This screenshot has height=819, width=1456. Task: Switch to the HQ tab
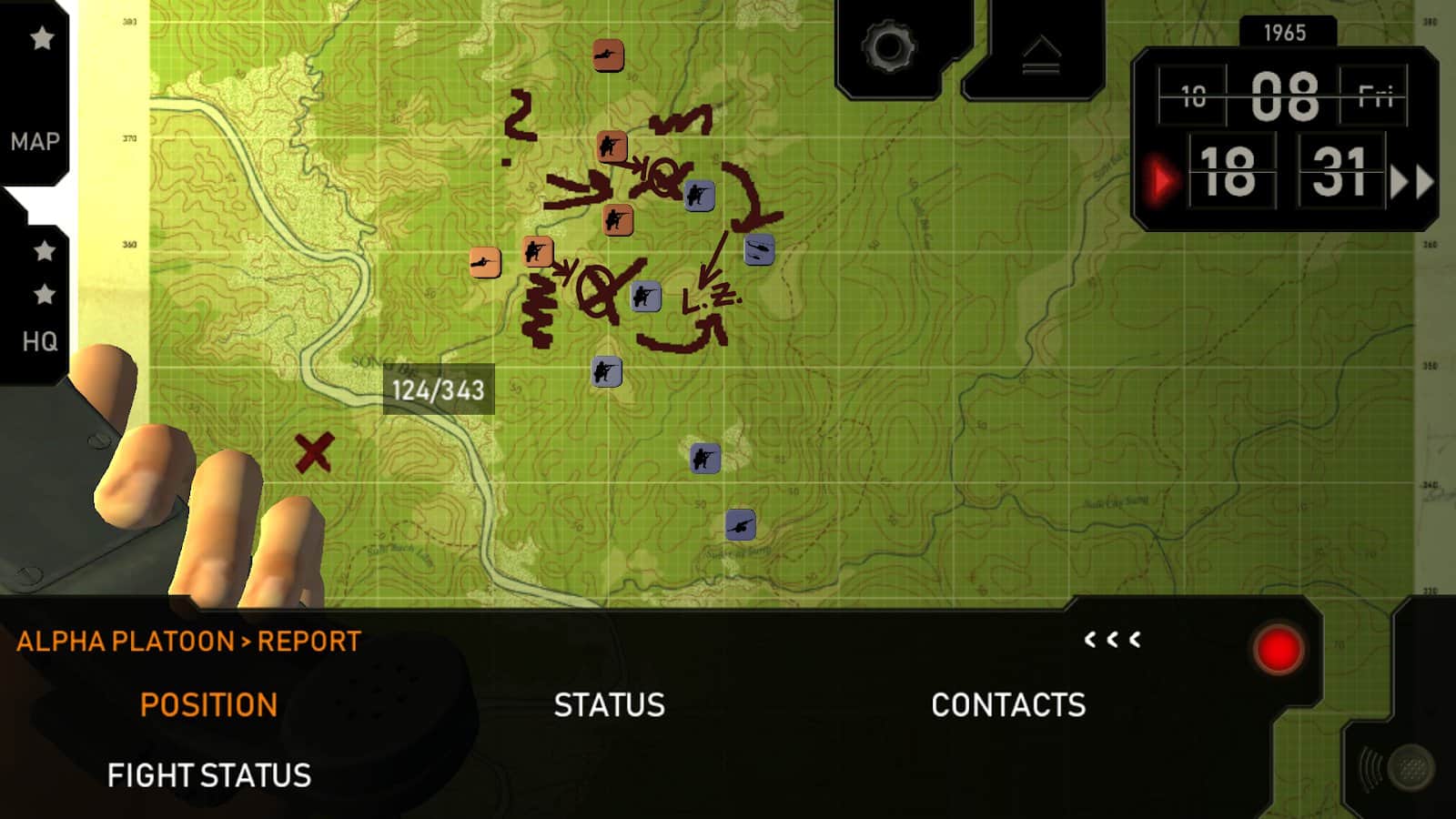(x=39, y=341)
